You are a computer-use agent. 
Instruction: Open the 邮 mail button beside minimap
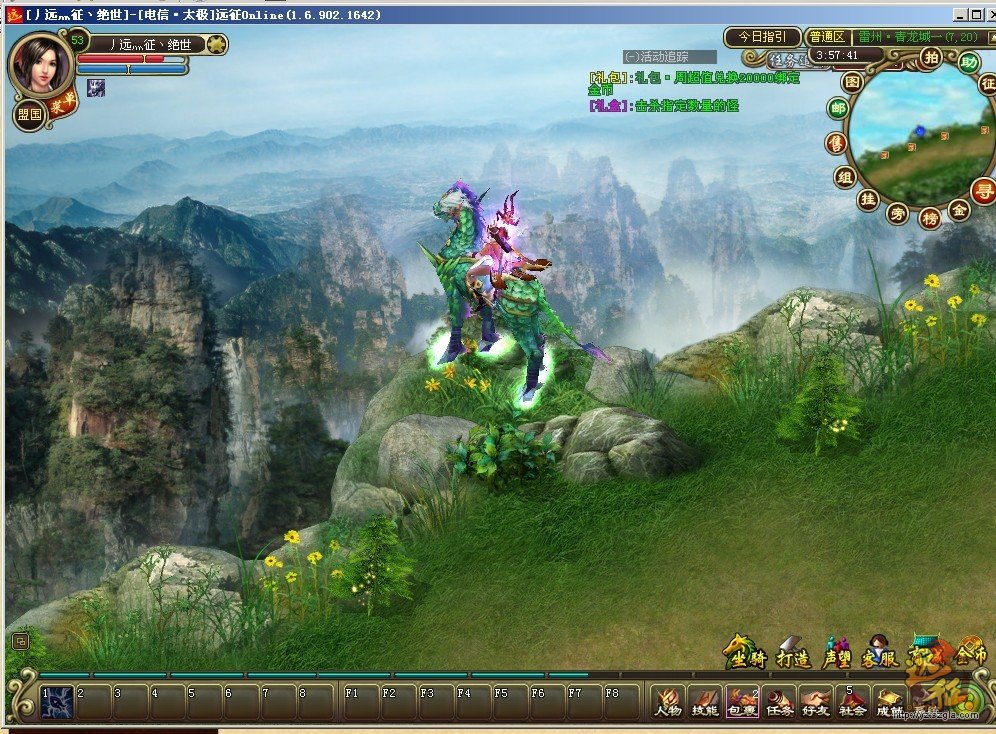837,109
